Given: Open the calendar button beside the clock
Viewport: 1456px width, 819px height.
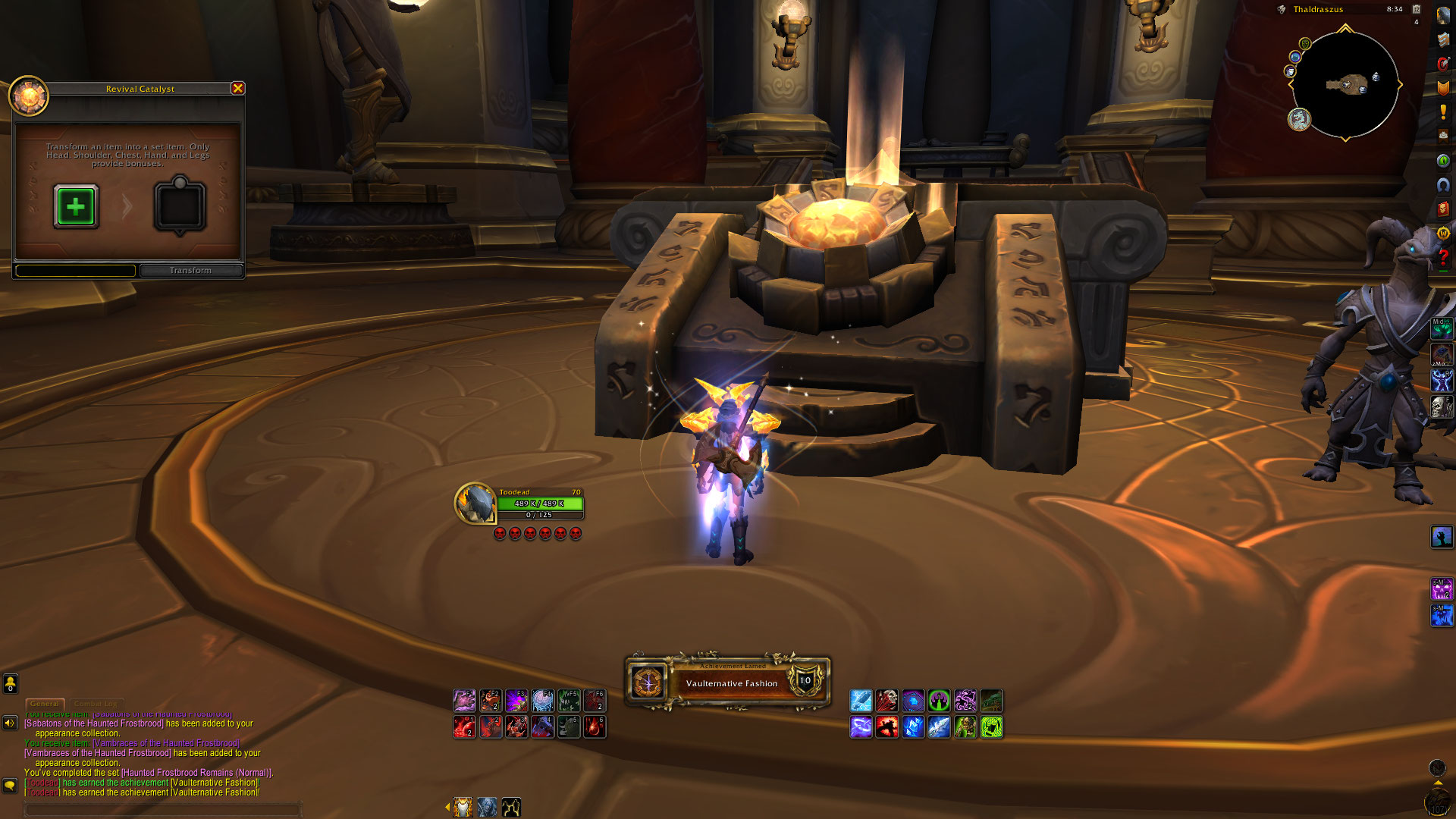Looking at the screenshot, I should coord(1416,9).
